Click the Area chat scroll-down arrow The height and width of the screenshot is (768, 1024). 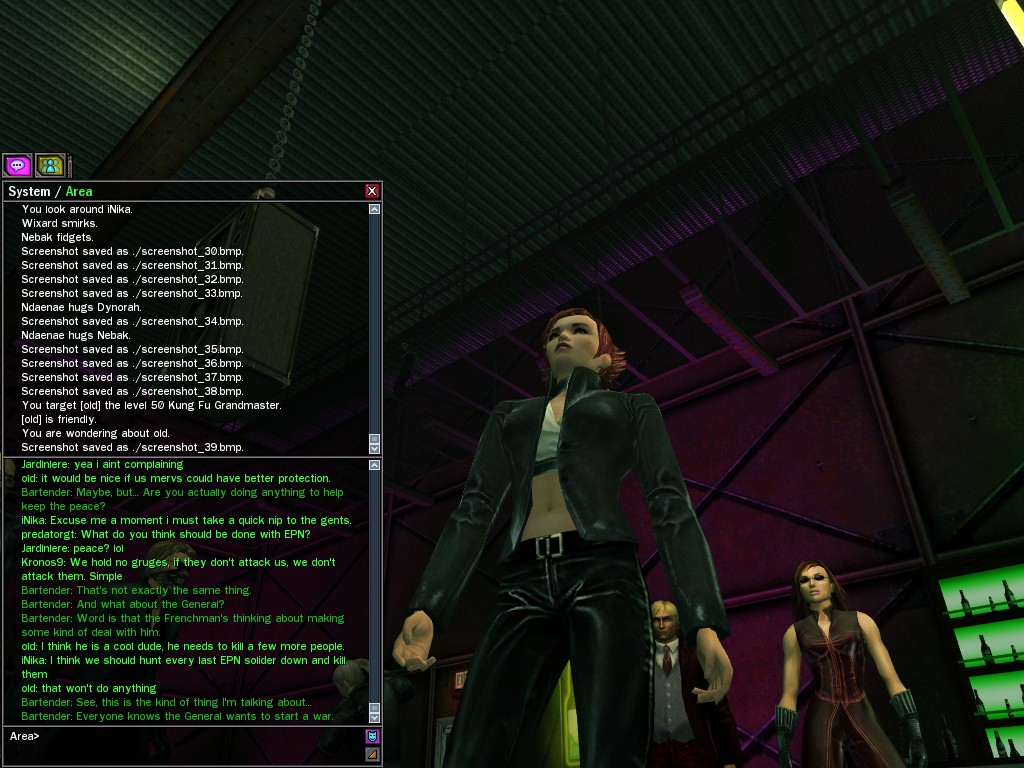375,717
